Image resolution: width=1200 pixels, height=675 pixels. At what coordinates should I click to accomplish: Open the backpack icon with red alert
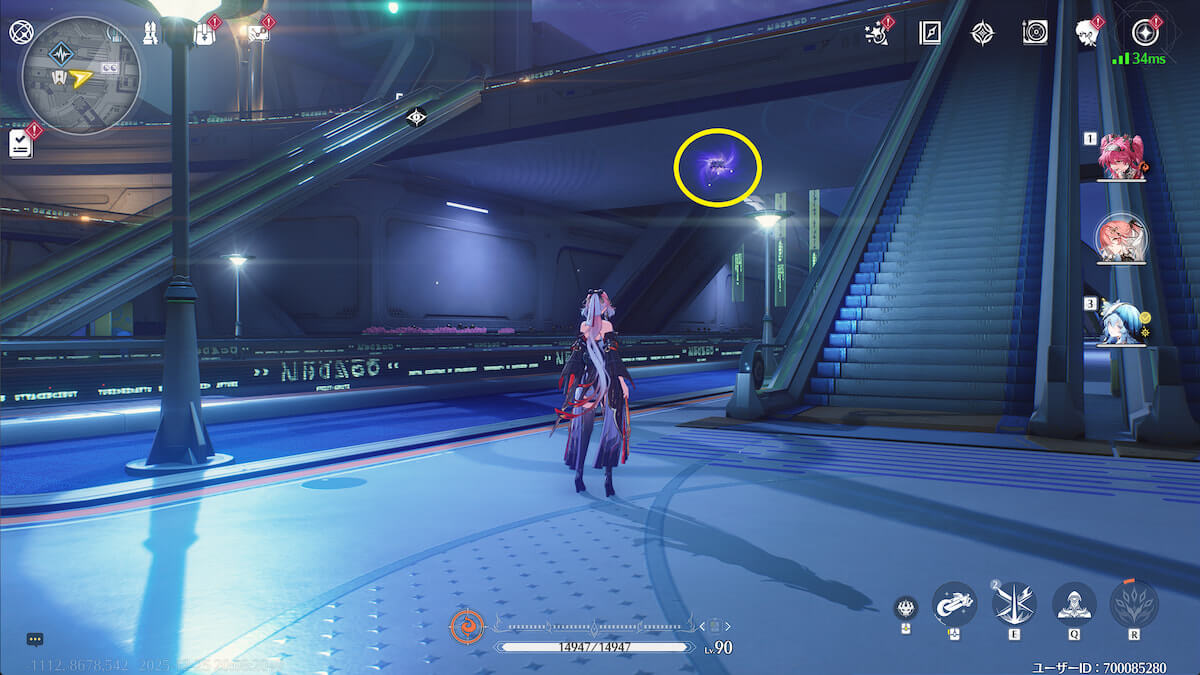click(x=203, y=33)
